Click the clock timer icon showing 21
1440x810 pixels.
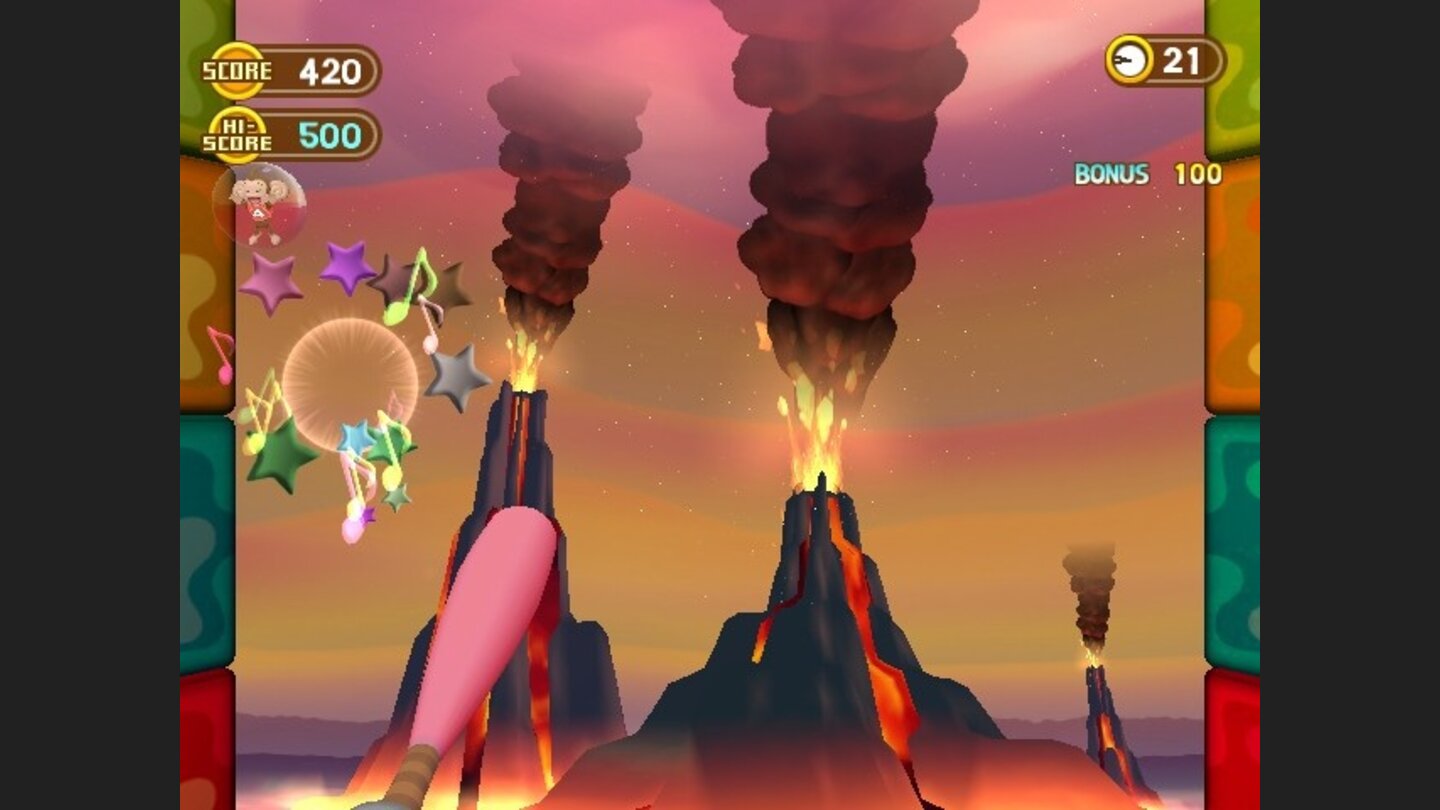pyautogui.click(x=1126, y=60)
